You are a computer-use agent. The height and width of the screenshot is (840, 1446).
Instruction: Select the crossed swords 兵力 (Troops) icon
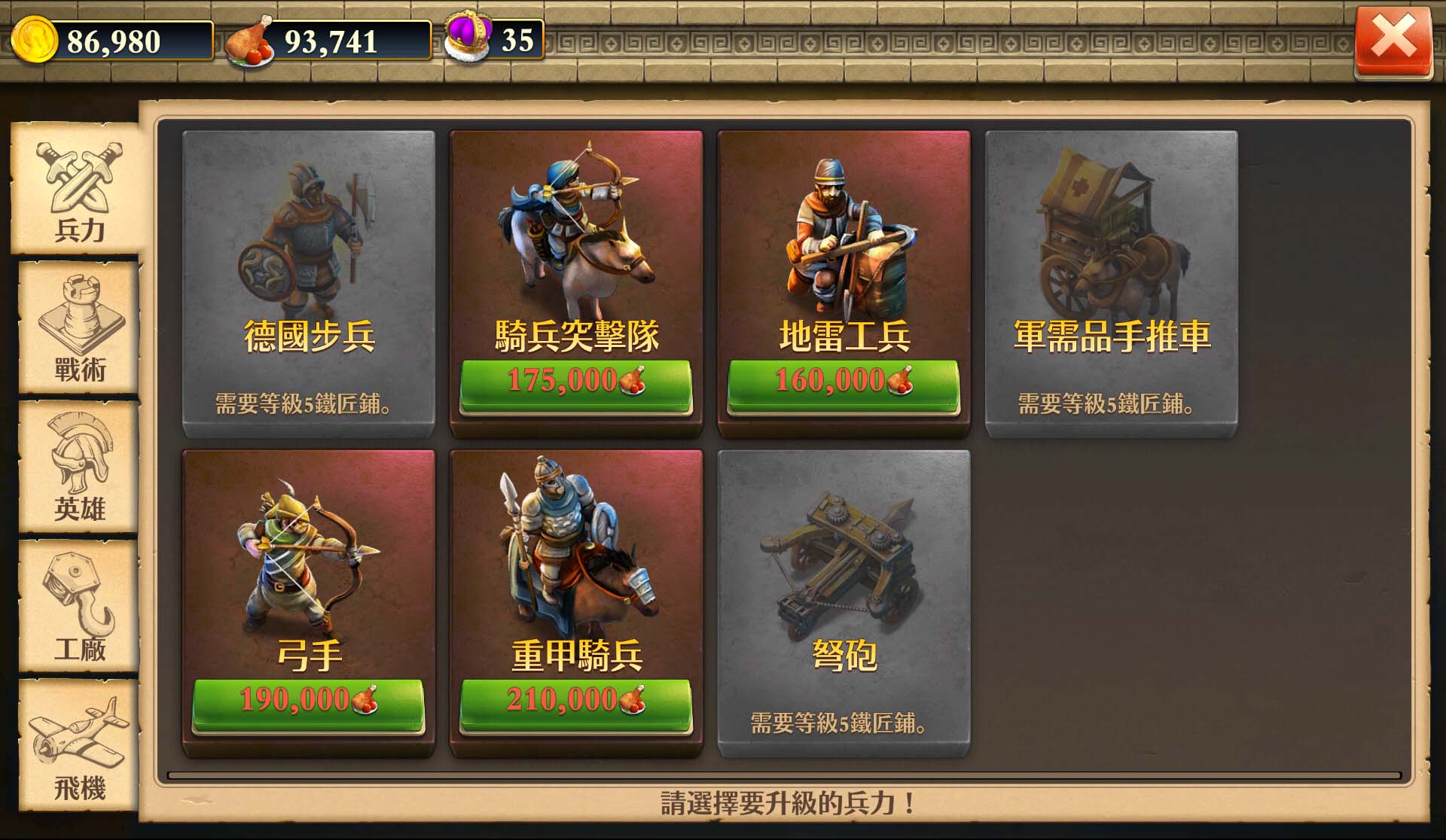point(75,184)
